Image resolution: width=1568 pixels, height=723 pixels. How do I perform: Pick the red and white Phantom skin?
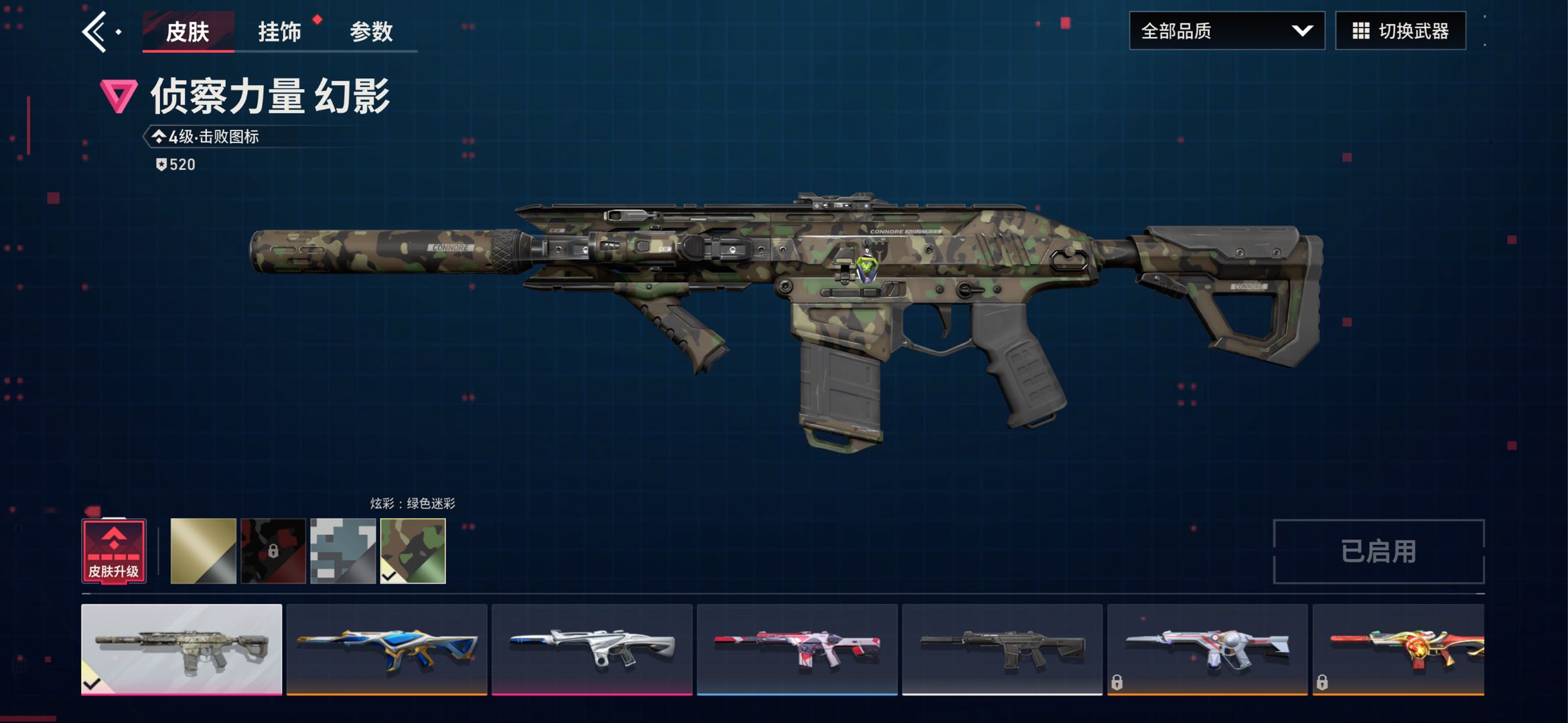click(x=797, y=649)
